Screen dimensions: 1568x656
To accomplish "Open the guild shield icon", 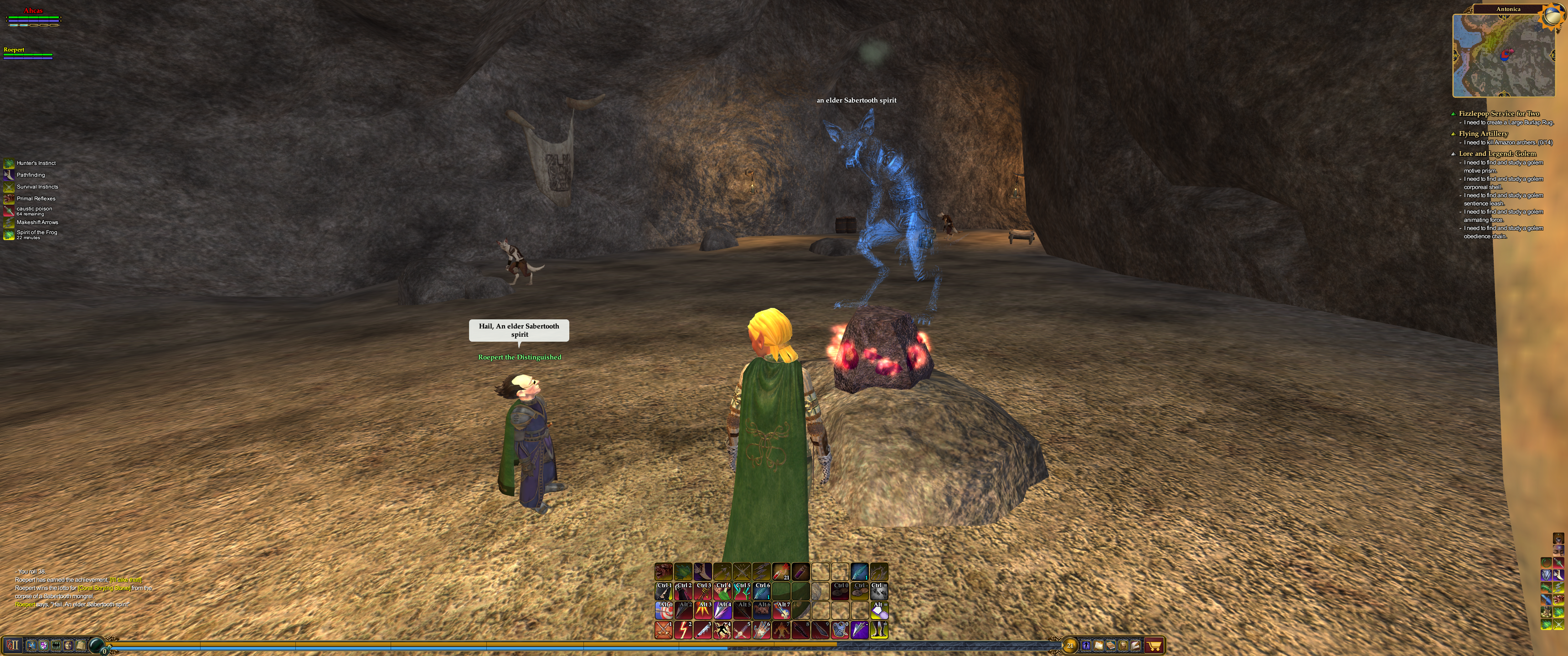I will (43, 645).
